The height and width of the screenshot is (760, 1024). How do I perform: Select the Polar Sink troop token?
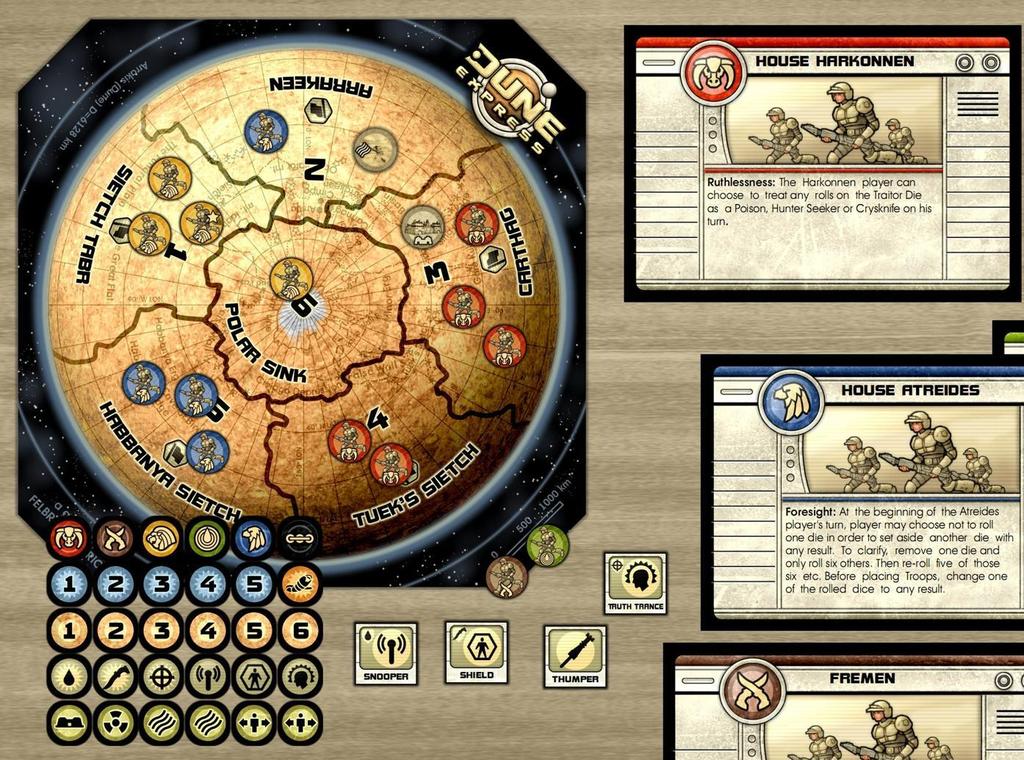pos(291,279)
